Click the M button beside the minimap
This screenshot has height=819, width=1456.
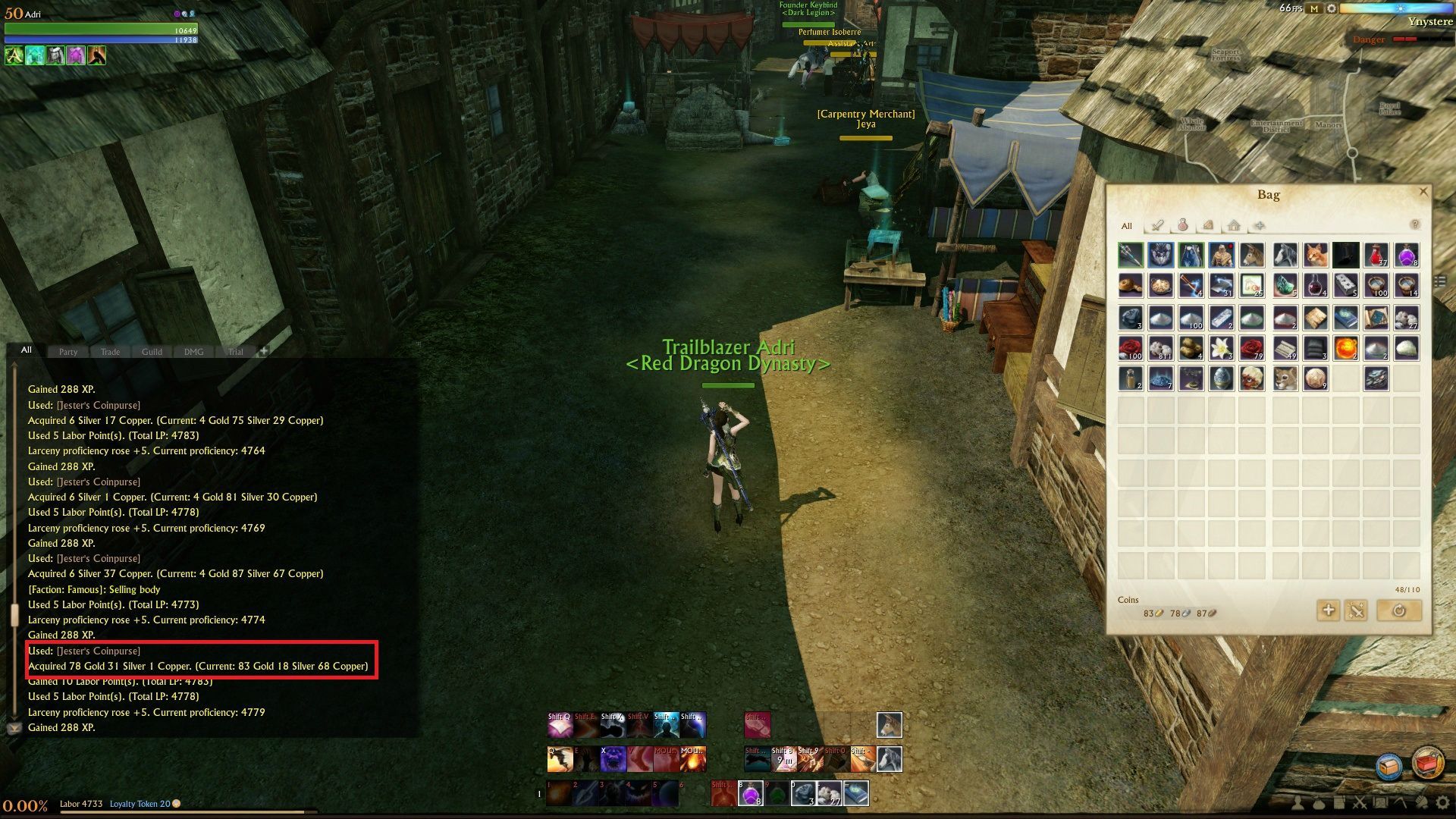coord(1314,9)
